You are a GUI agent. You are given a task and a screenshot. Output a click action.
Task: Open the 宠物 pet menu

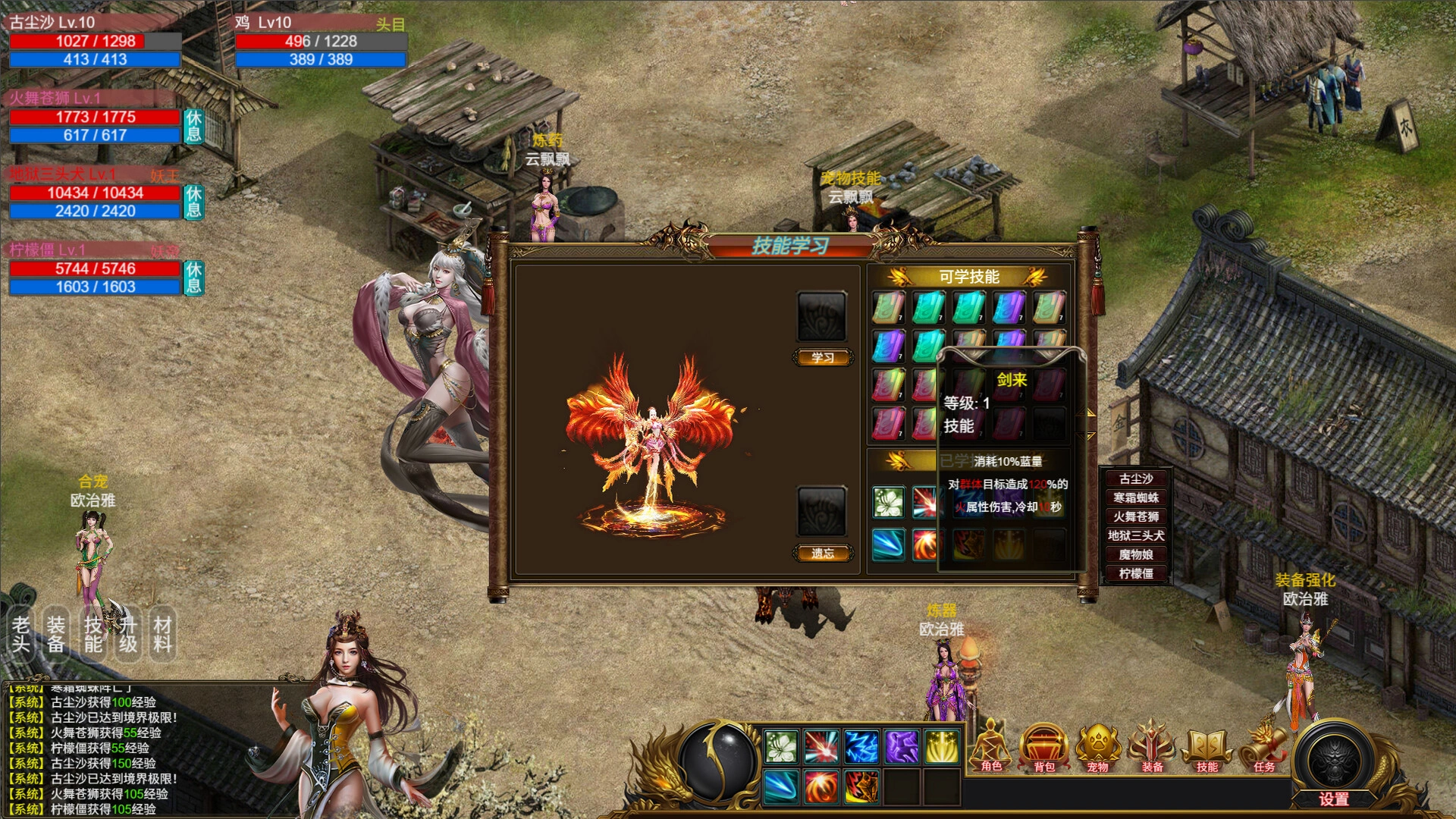click(1097, 748)
